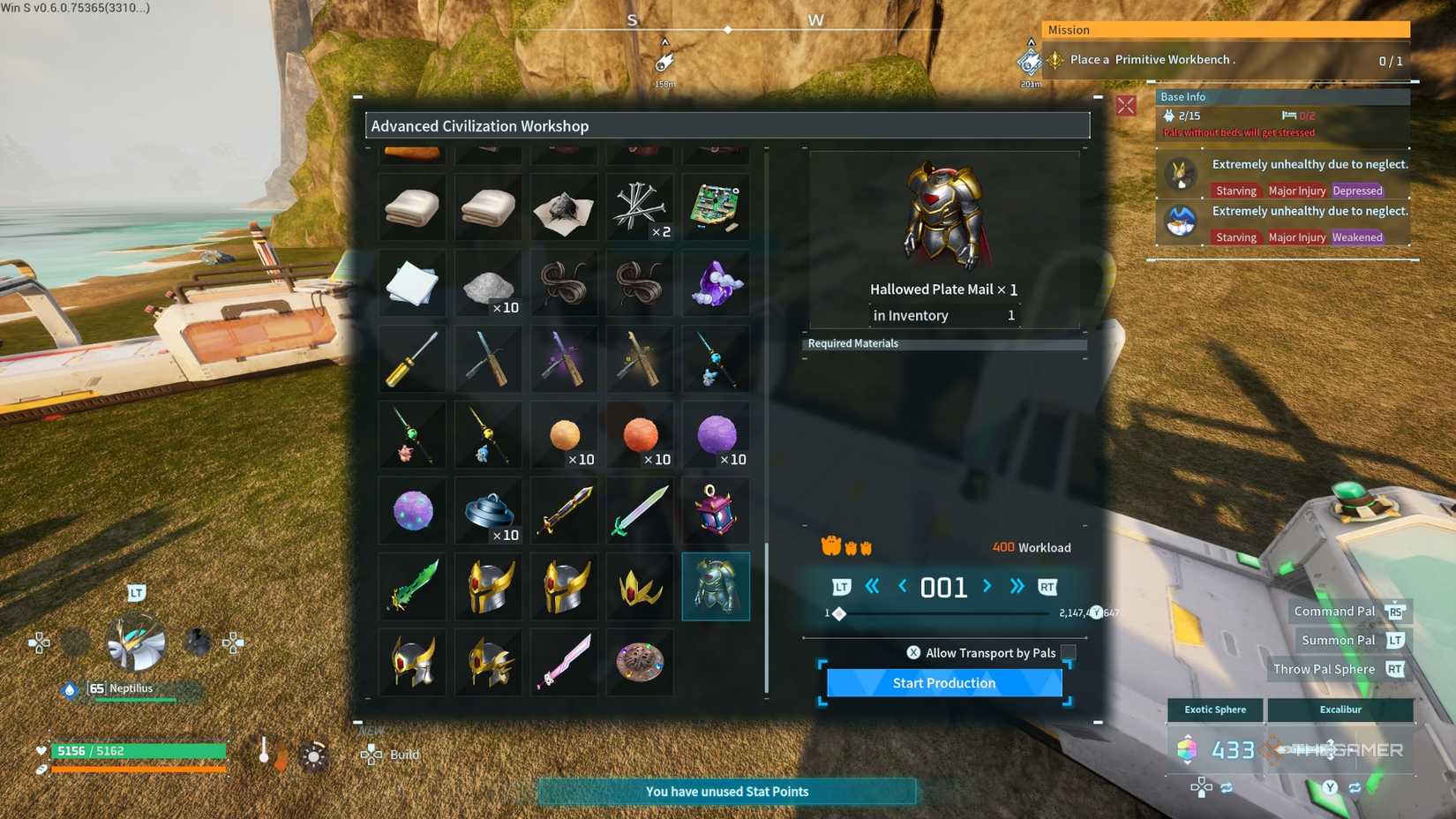
Task: Select the red lantern recipe
Action: point(716,510)
